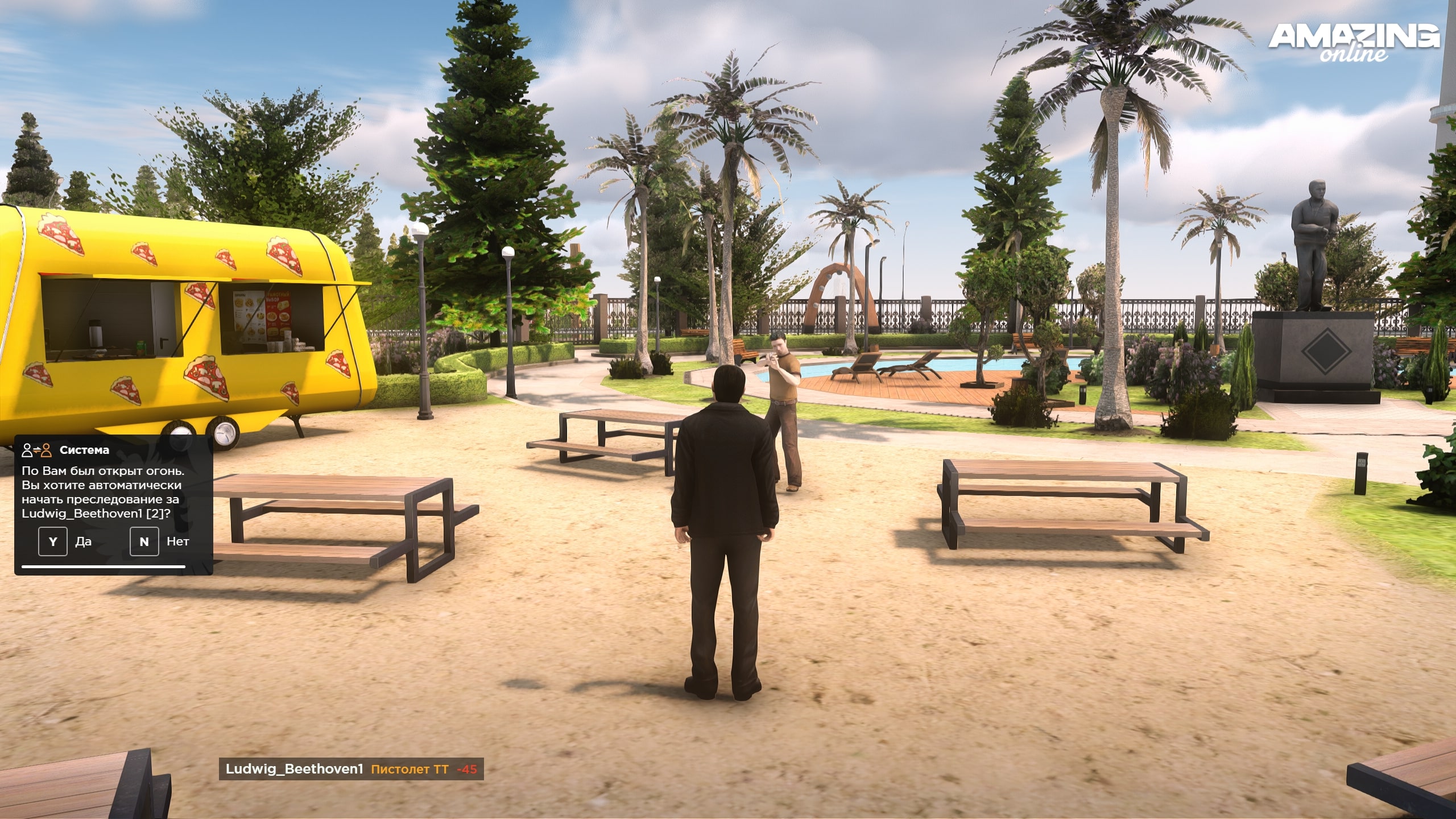Choose Нет to decline the pursuit
This screenshot has width=1456, height=819.
tap(144, 541)
